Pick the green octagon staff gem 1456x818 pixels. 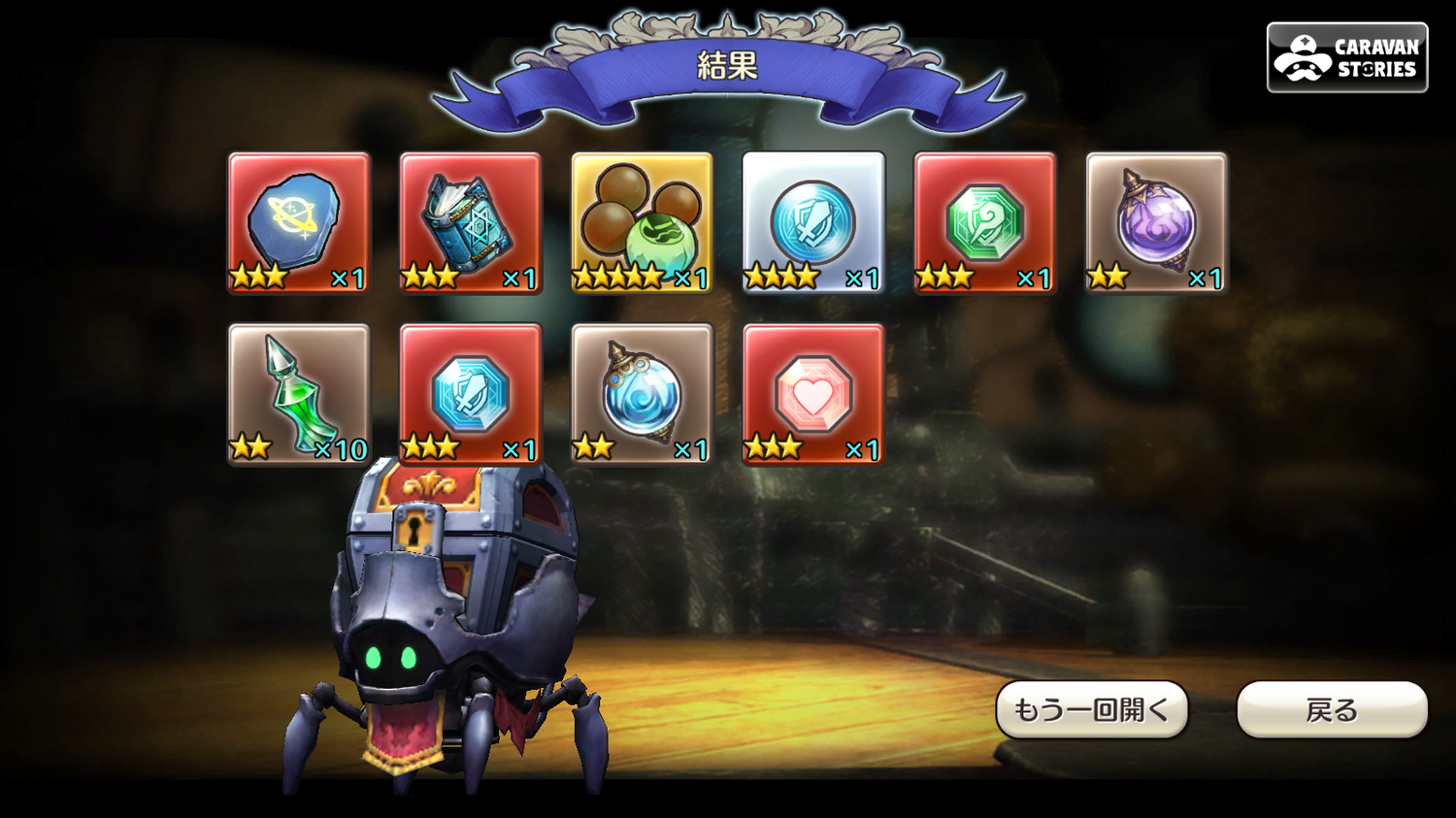(x=985, y=222)
